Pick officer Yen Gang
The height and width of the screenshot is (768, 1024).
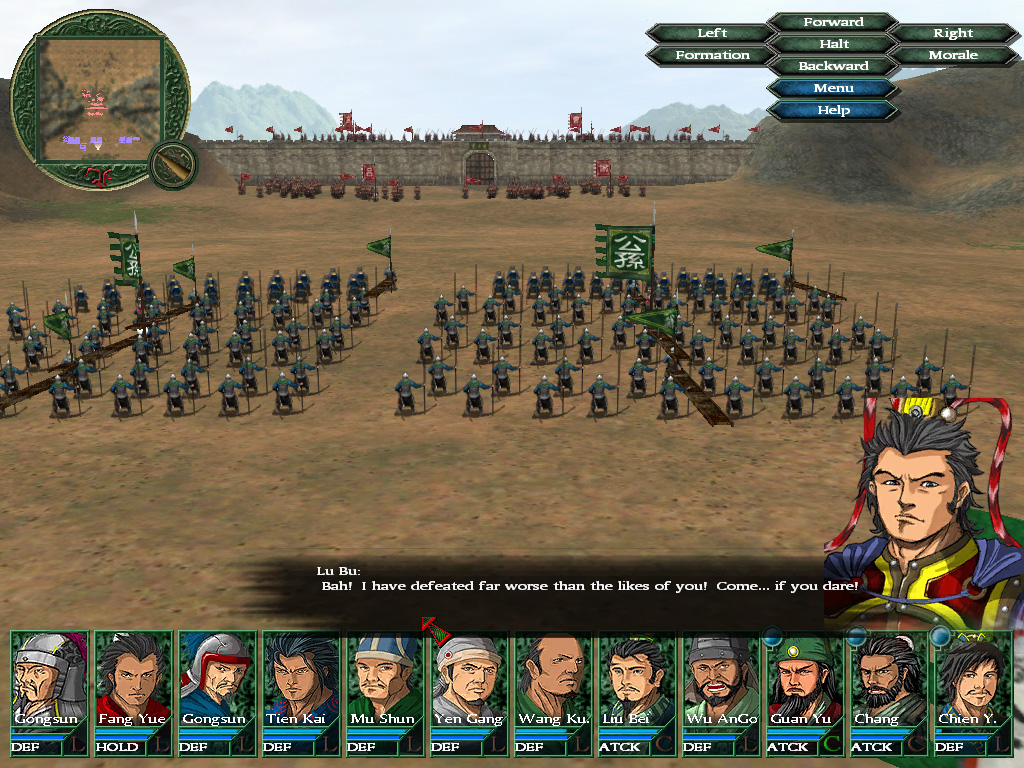pyautogui.click(x=469, y=680)
